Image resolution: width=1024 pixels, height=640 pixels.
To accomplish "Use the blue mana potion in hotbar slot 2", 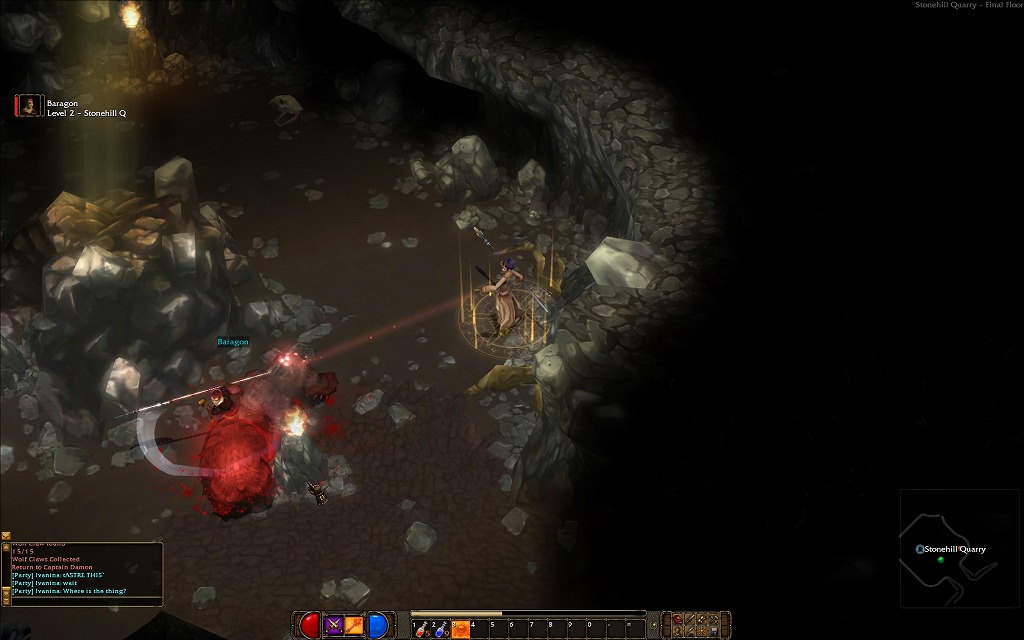I will [x=441, y=629].
